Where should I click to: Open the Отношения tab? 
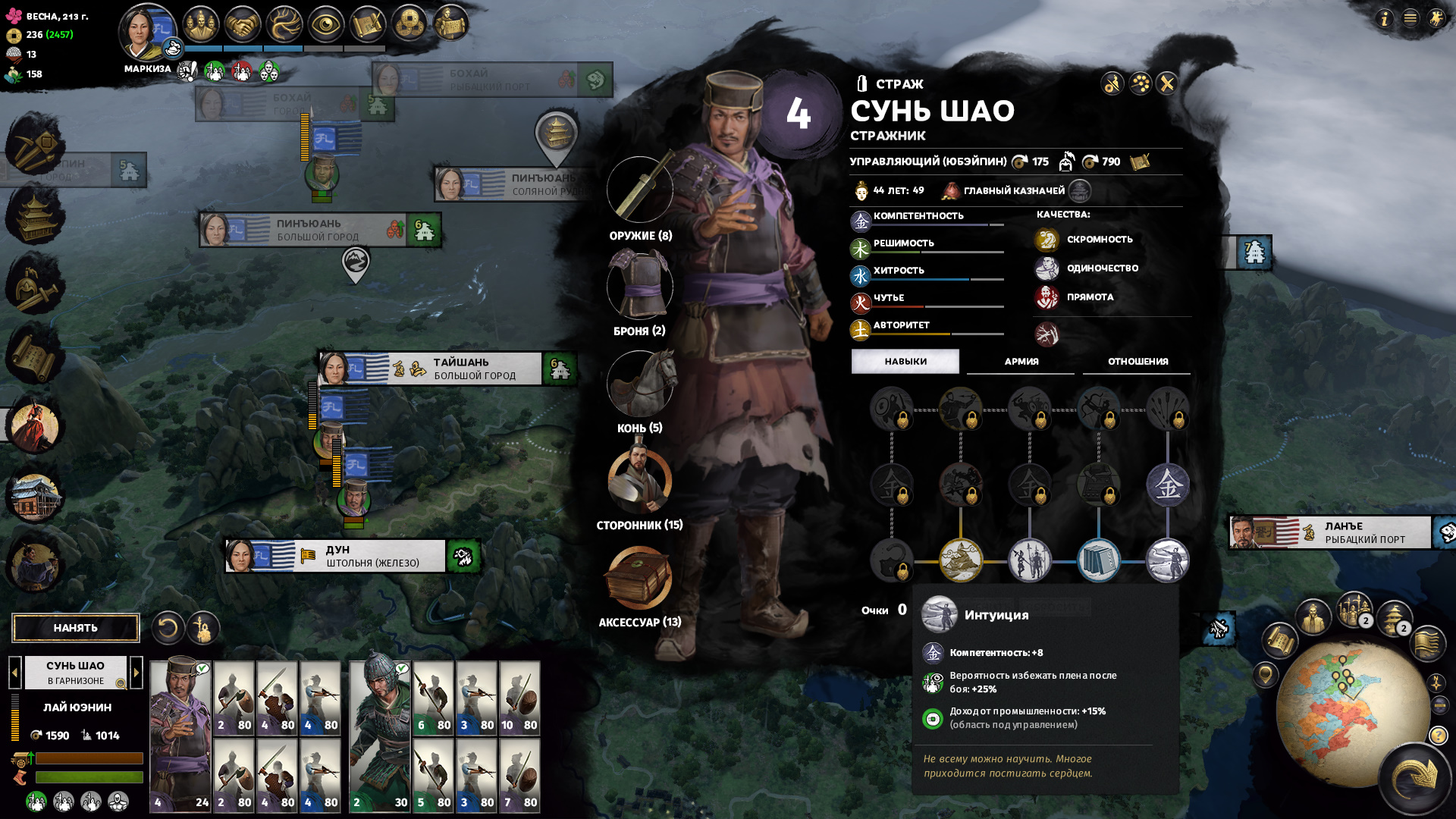(1137, 362)
